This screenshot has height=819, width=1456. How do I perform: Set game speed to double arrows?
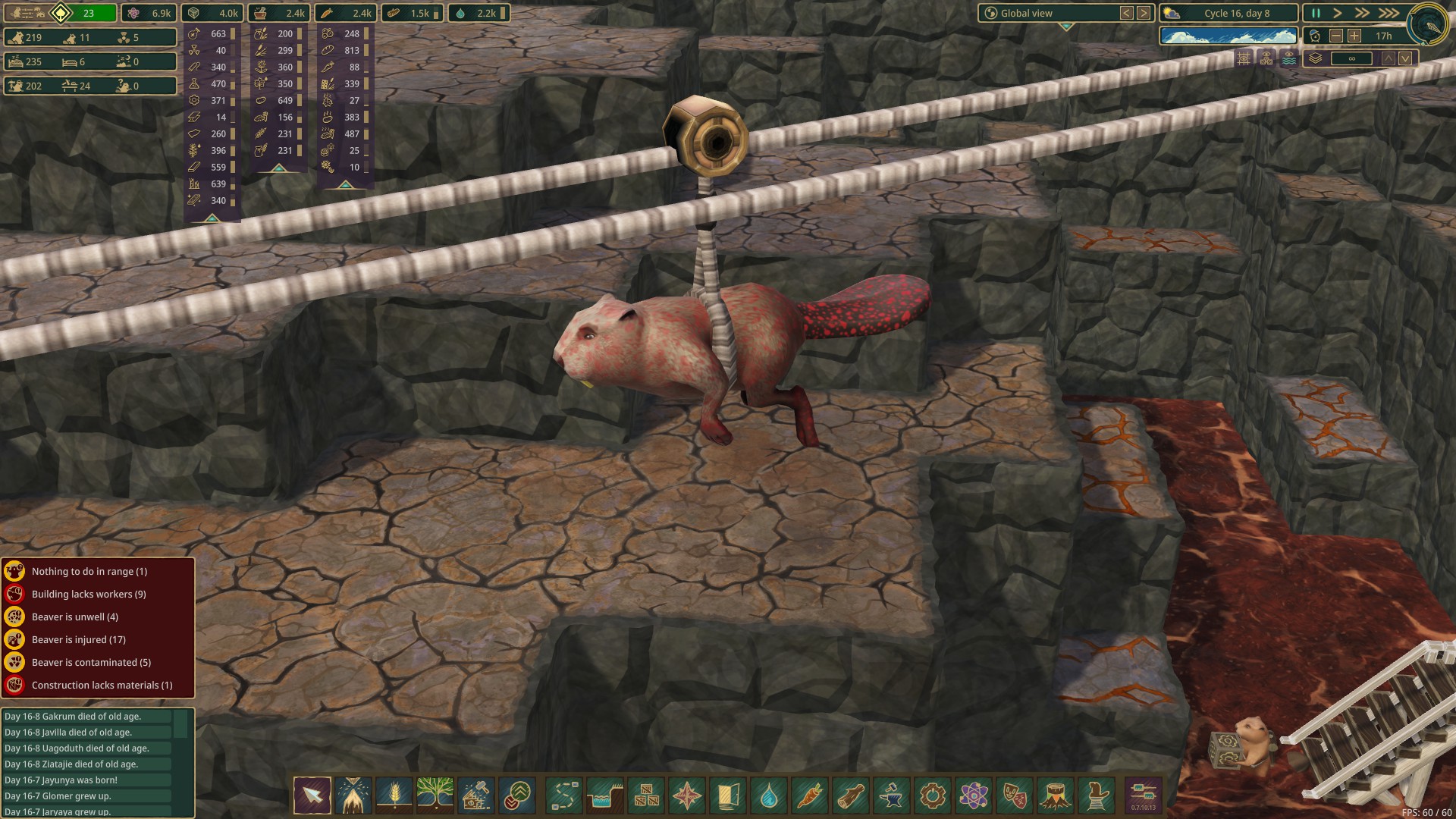pos(1362,13)
